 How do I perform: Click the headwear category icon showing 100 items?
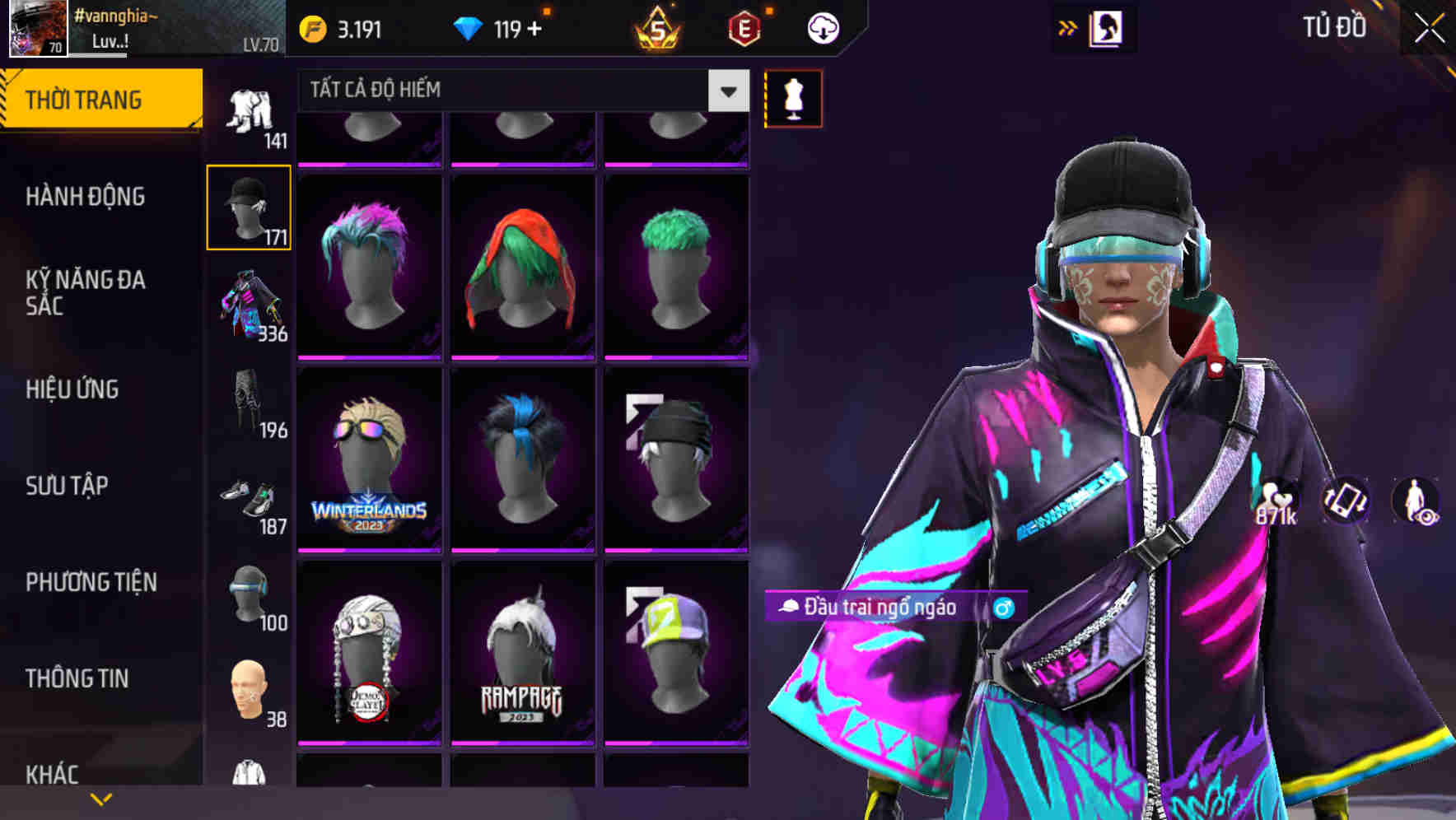coord(250,594)
